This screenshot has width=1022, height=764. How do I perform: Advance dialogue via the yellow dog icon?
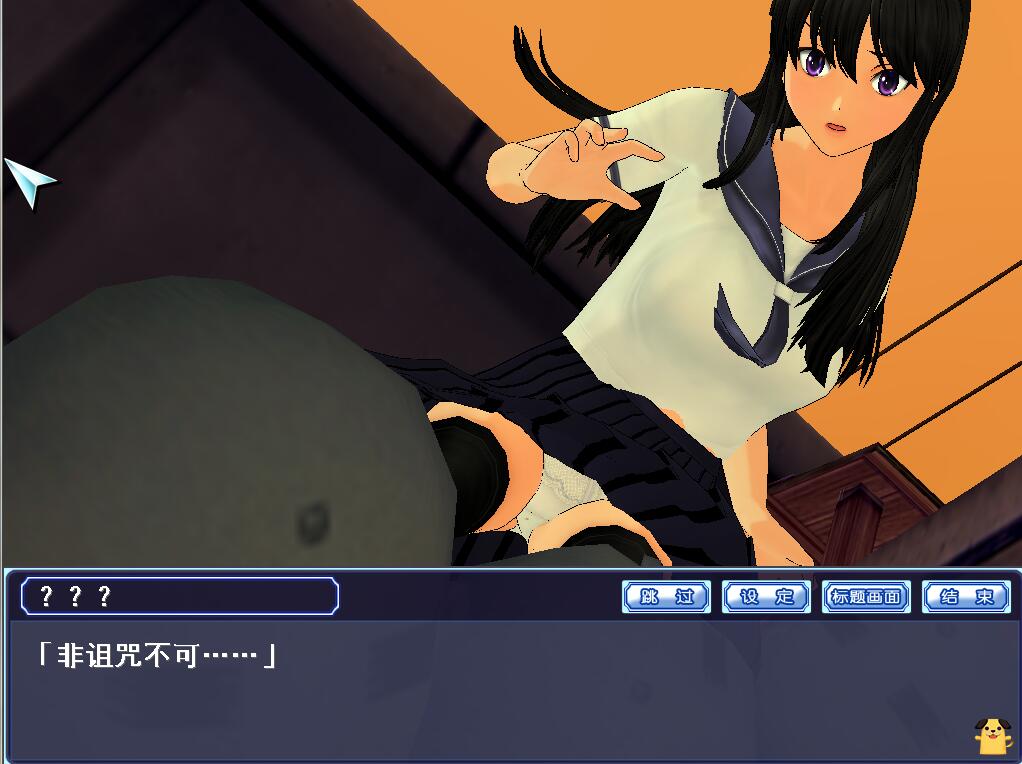[x=991, y=735]
